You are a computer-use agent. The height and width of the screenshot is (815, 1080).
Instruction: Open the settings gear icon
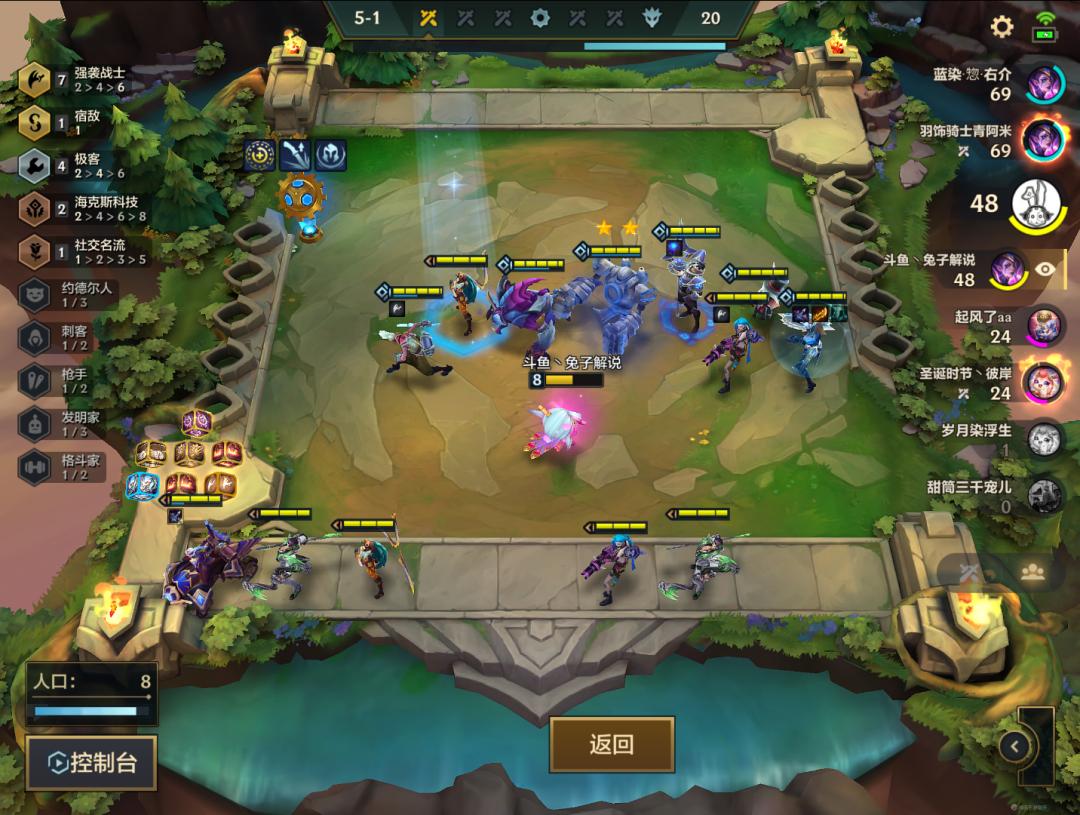1001,27
